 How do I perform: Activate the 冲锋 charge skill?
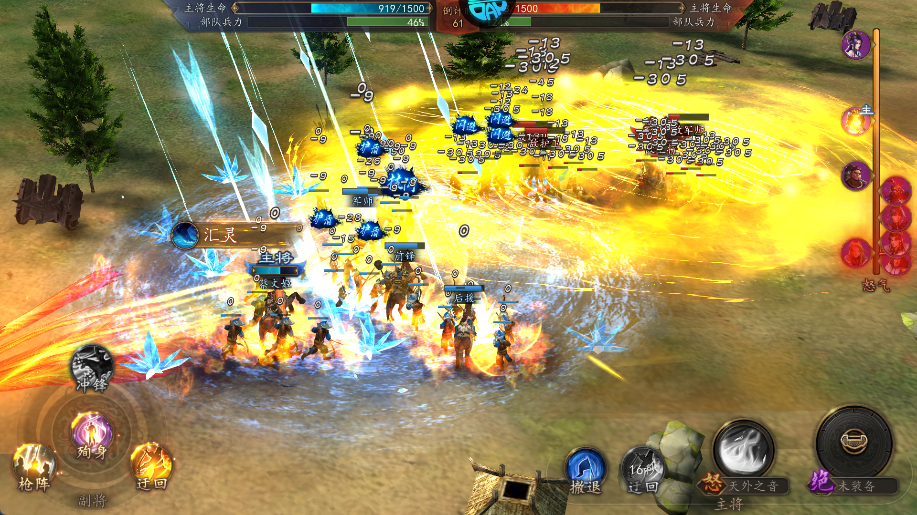point(91,364)
